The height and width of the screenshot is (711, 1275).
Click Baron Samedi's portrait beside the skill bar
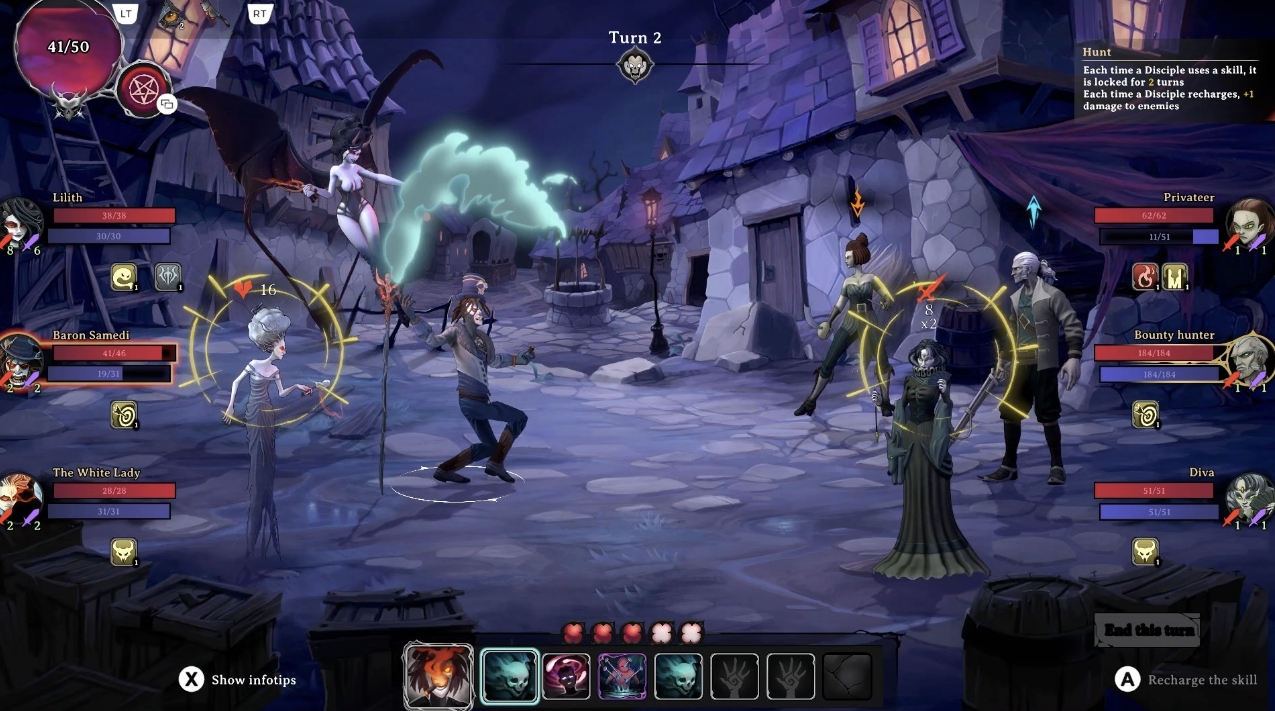(x=438, y=676)
